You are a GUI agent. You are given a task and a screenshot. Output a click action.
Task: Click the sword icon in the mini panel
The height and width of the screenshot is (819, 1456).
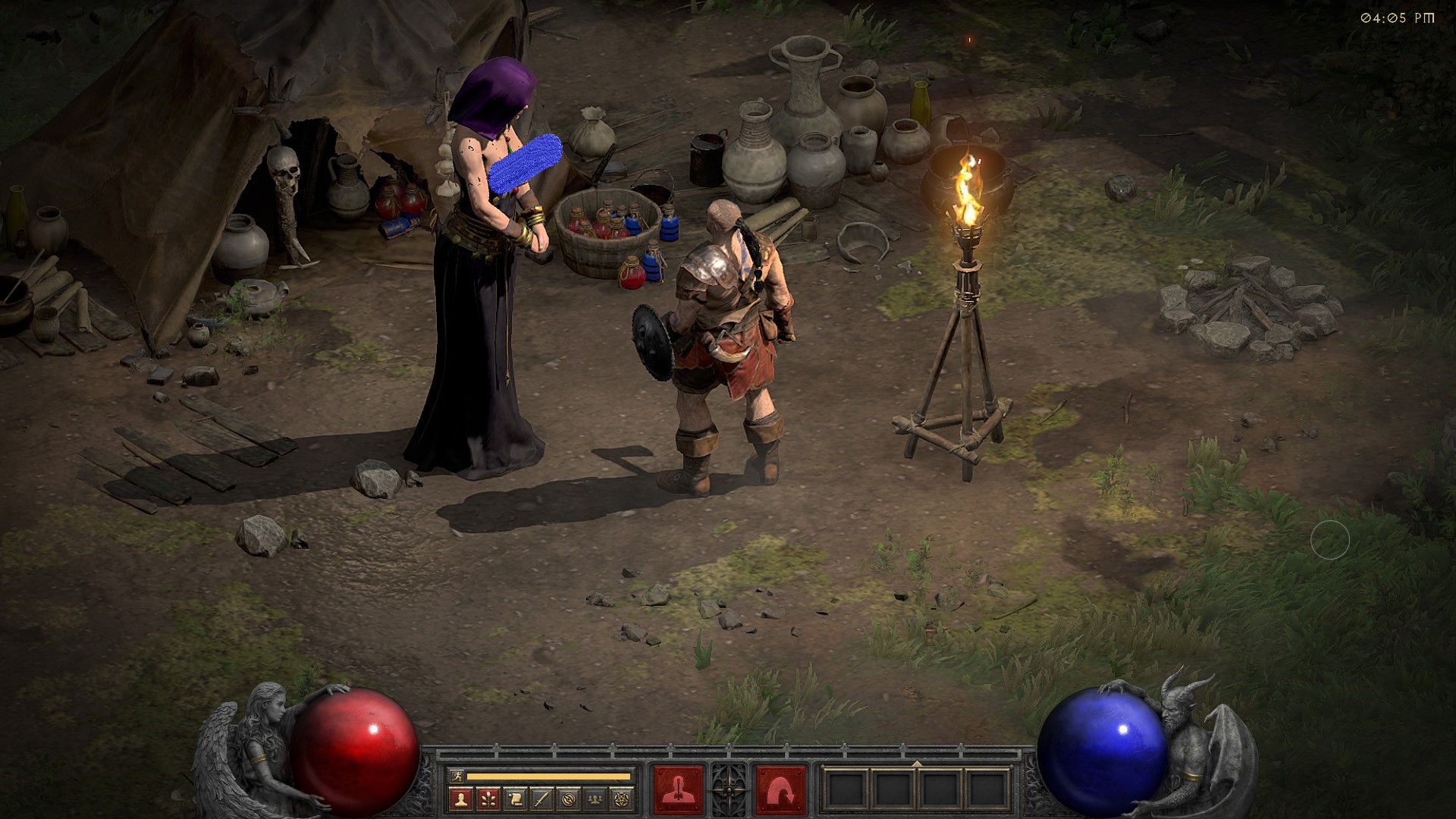coord(541,799)
